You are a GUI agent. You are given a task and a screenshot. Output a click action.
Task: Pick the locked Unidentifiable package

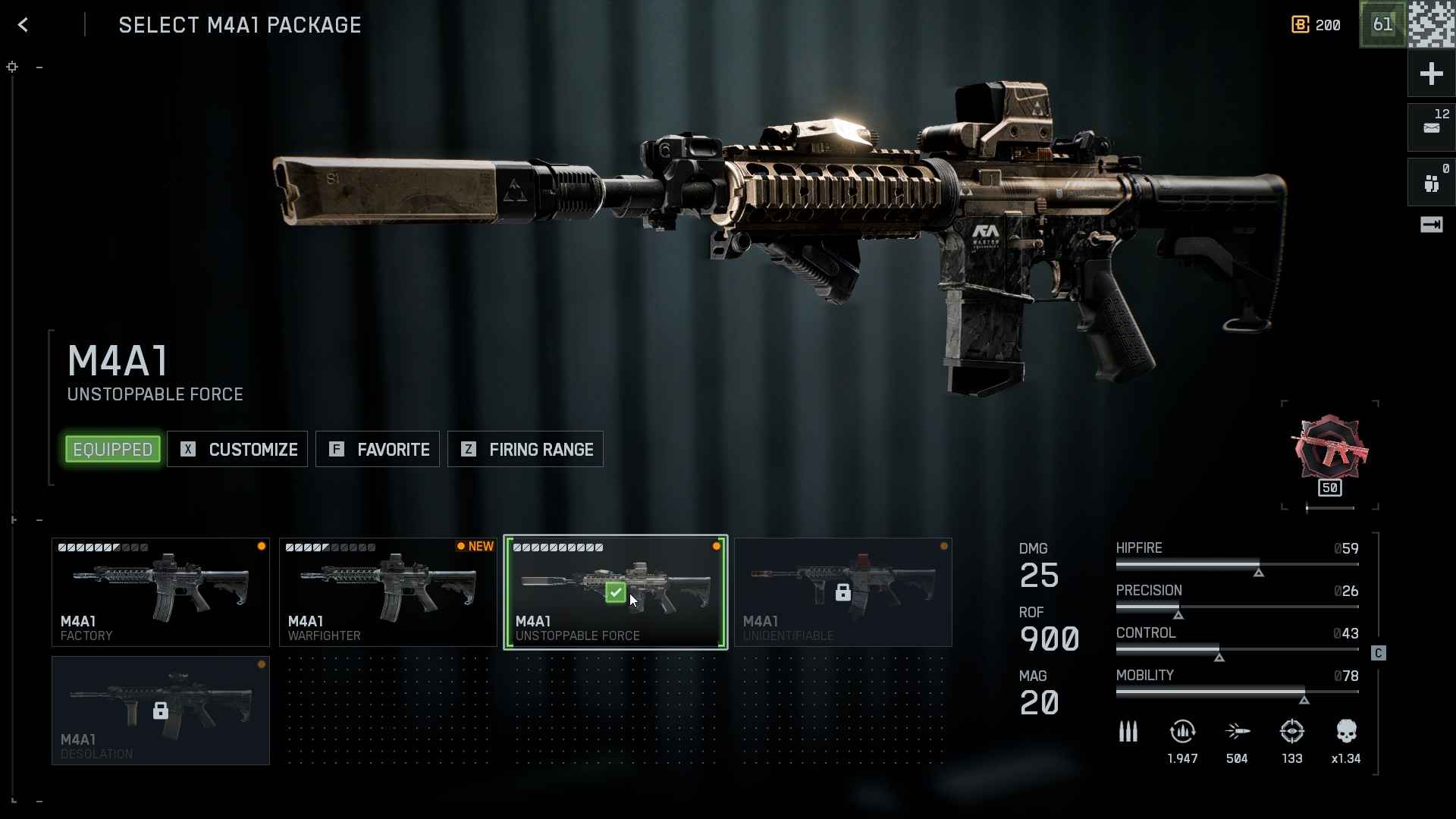[843, 592]
